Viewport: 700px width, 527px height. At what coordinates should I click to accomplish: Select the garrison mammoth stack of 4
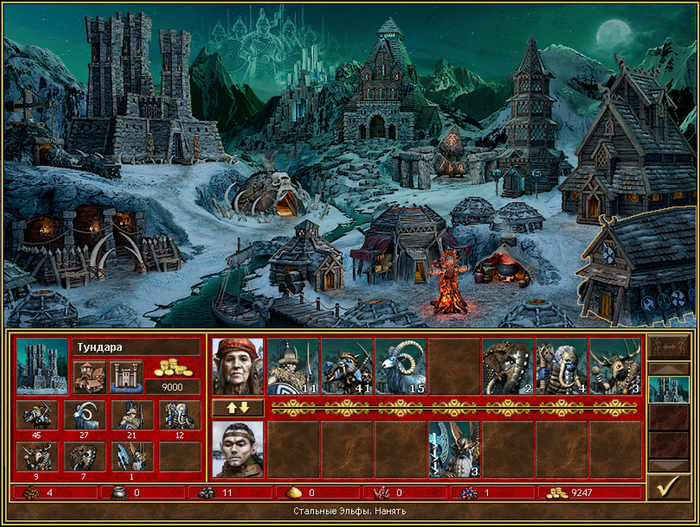561,366
